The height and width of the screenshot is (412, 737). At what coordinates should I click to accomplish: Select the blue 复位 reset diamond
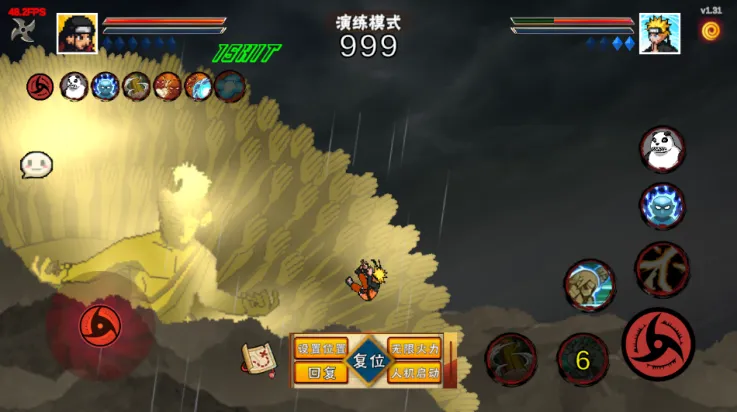coord(368,361)
